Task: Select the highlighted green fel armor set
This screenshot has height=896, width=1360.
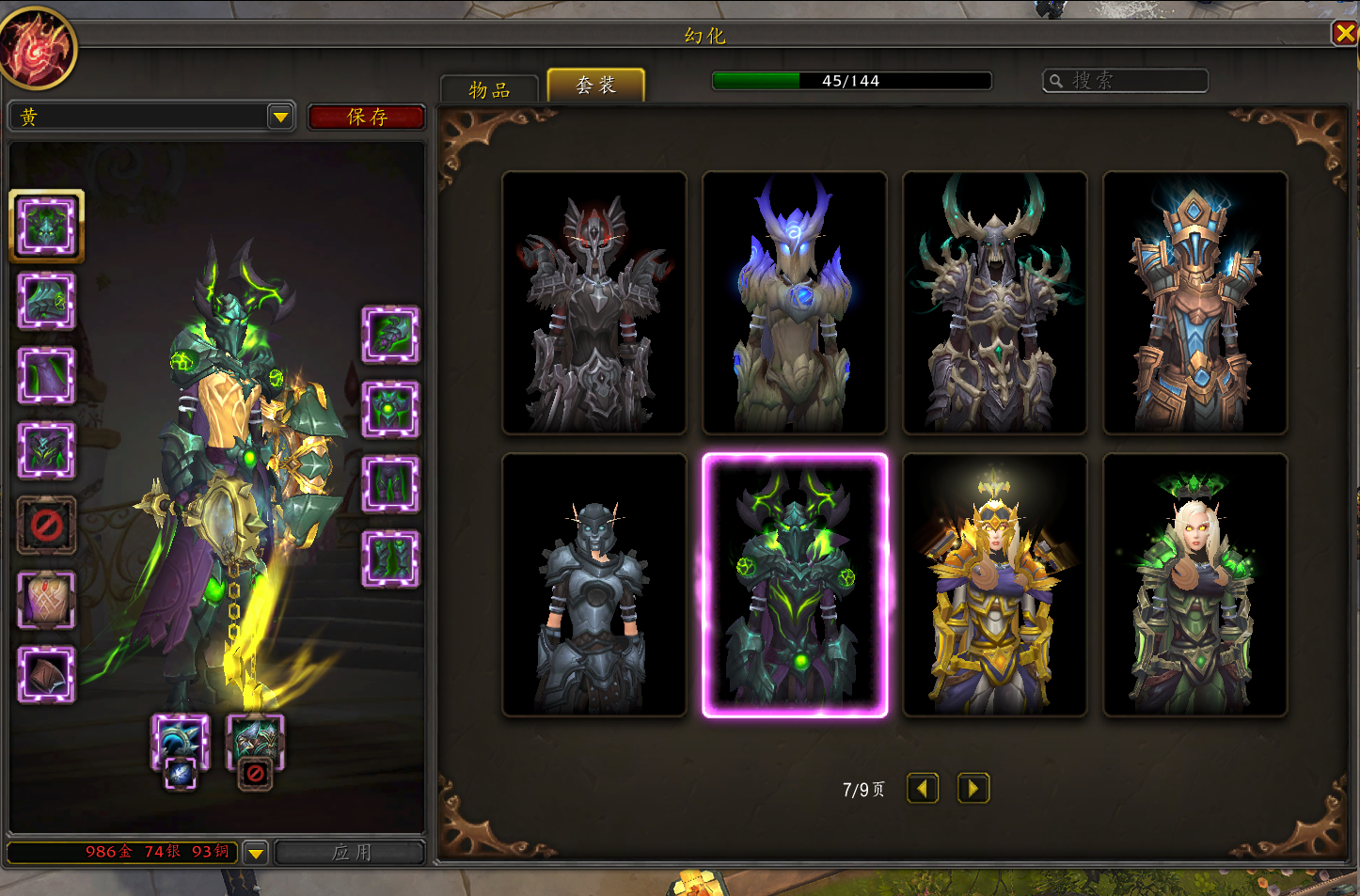Action: pyautogui.click(x=795, y=585)
